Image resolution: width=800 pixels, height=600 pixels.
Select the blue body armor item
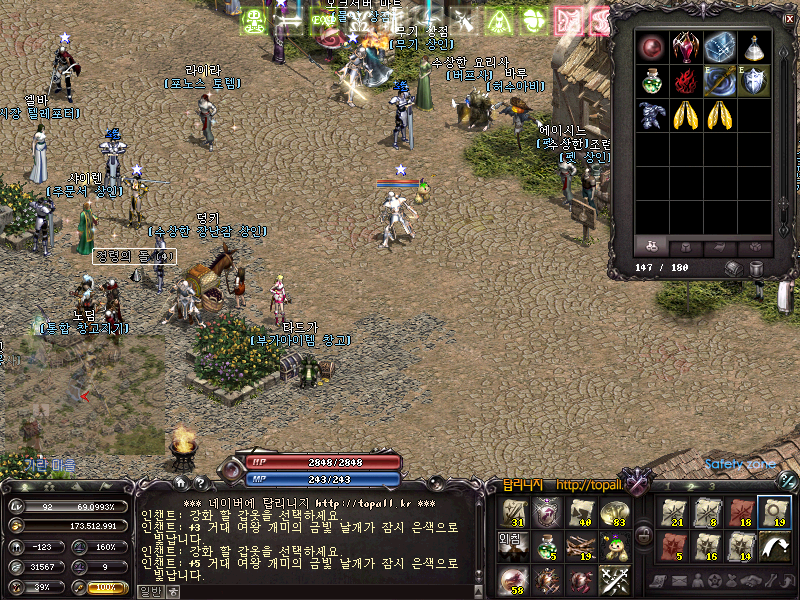pos(652,115)
